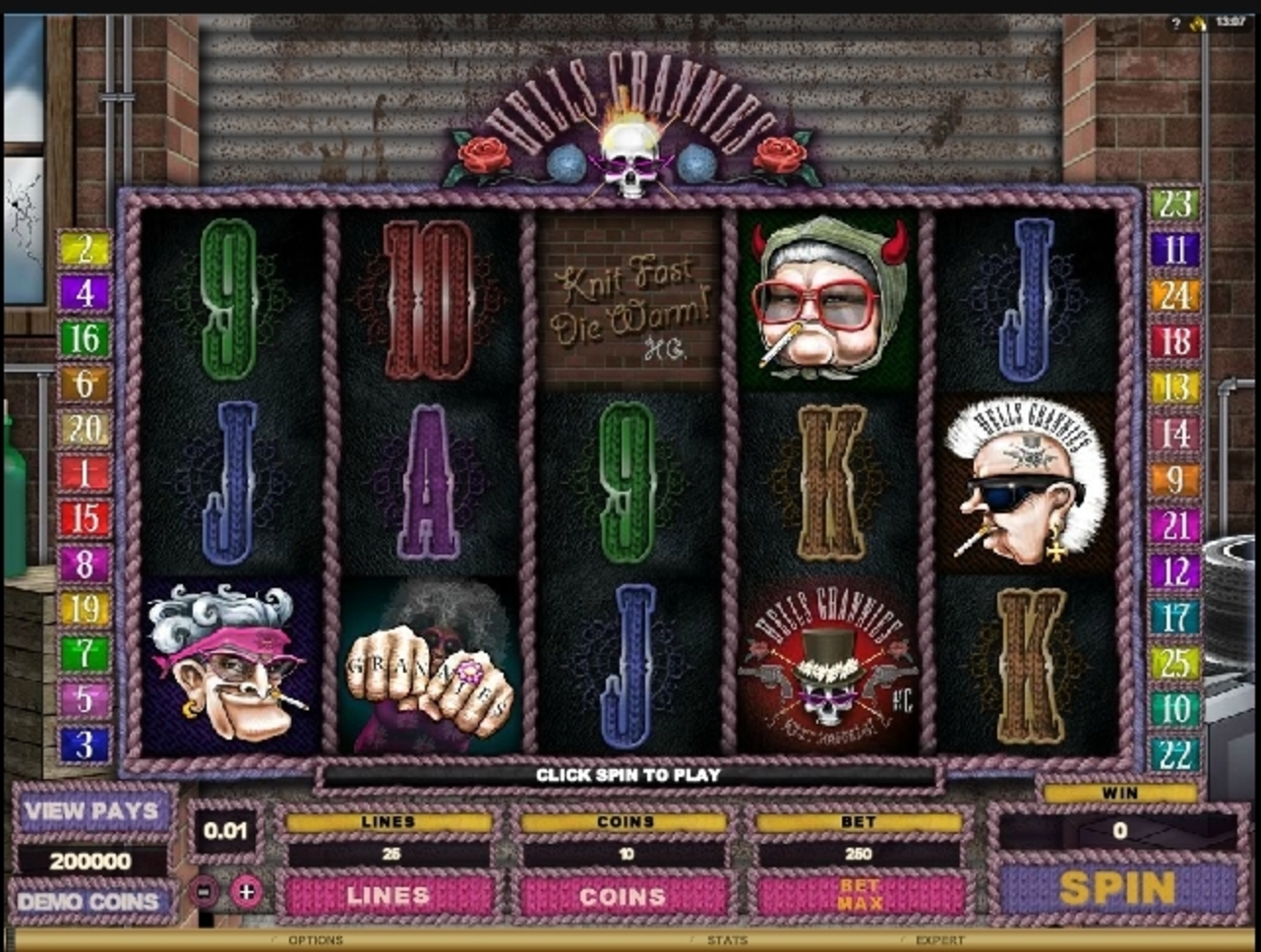Choose payline marker 2
Viewport: 1261px width, 952px height.
tap(85, 248)
